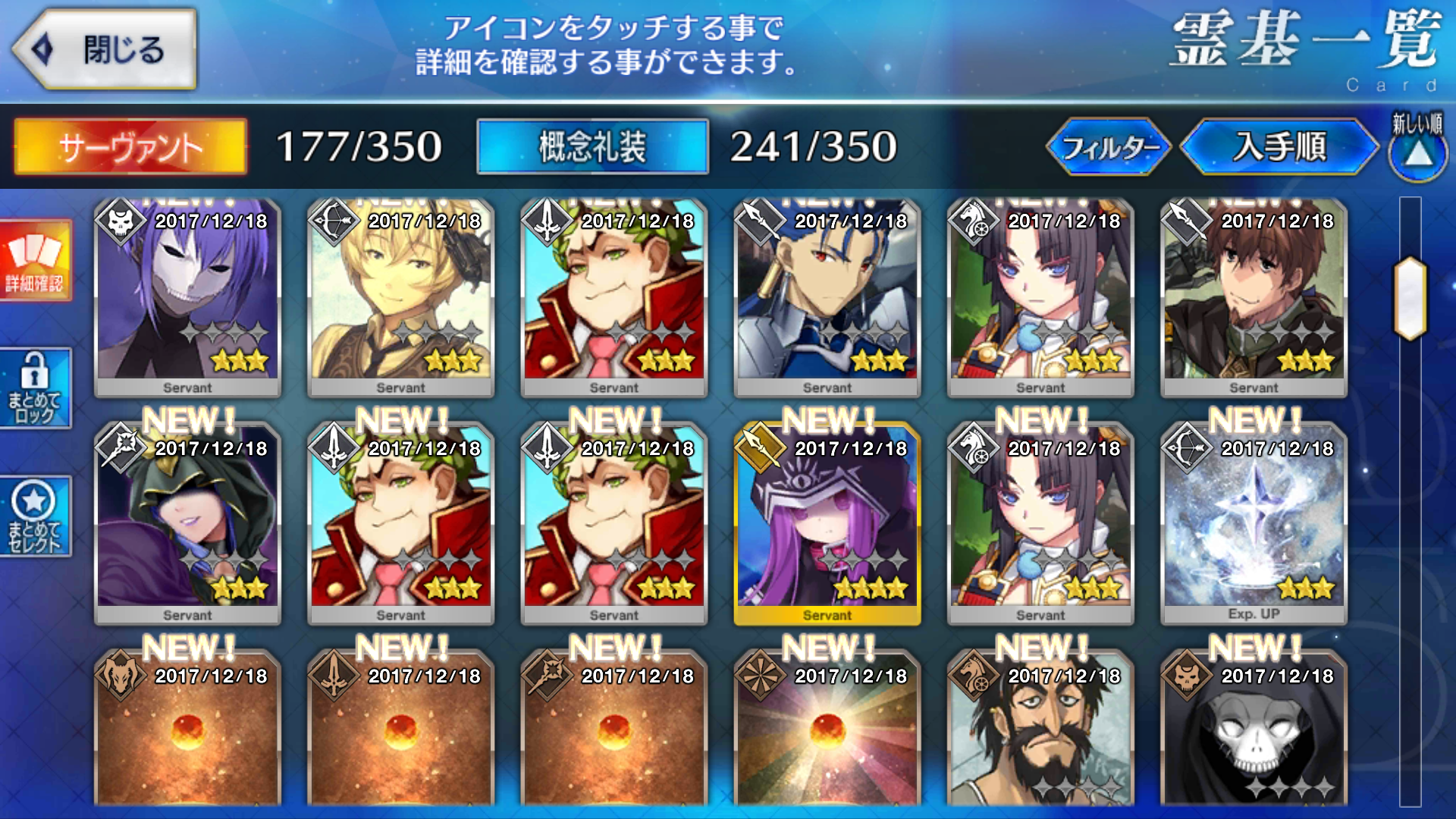This screenshot has height=819, width=1456.
Task: Switch to the 概念礼装 tab
Action: pyautogui.click(x=592, y=147)
